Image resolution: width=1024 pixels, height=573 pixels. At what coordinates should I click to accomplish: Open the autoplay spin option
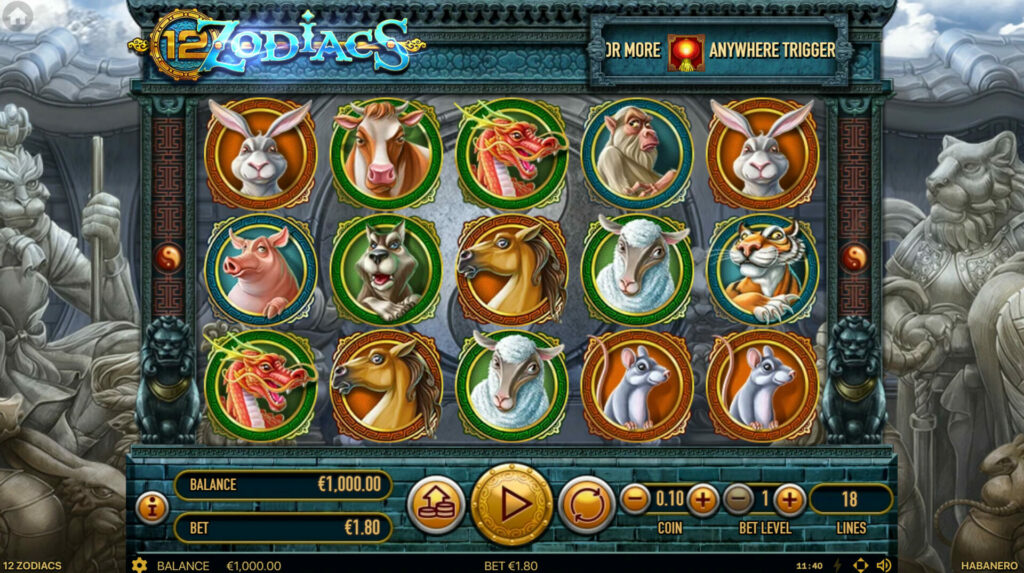point(586,504)
